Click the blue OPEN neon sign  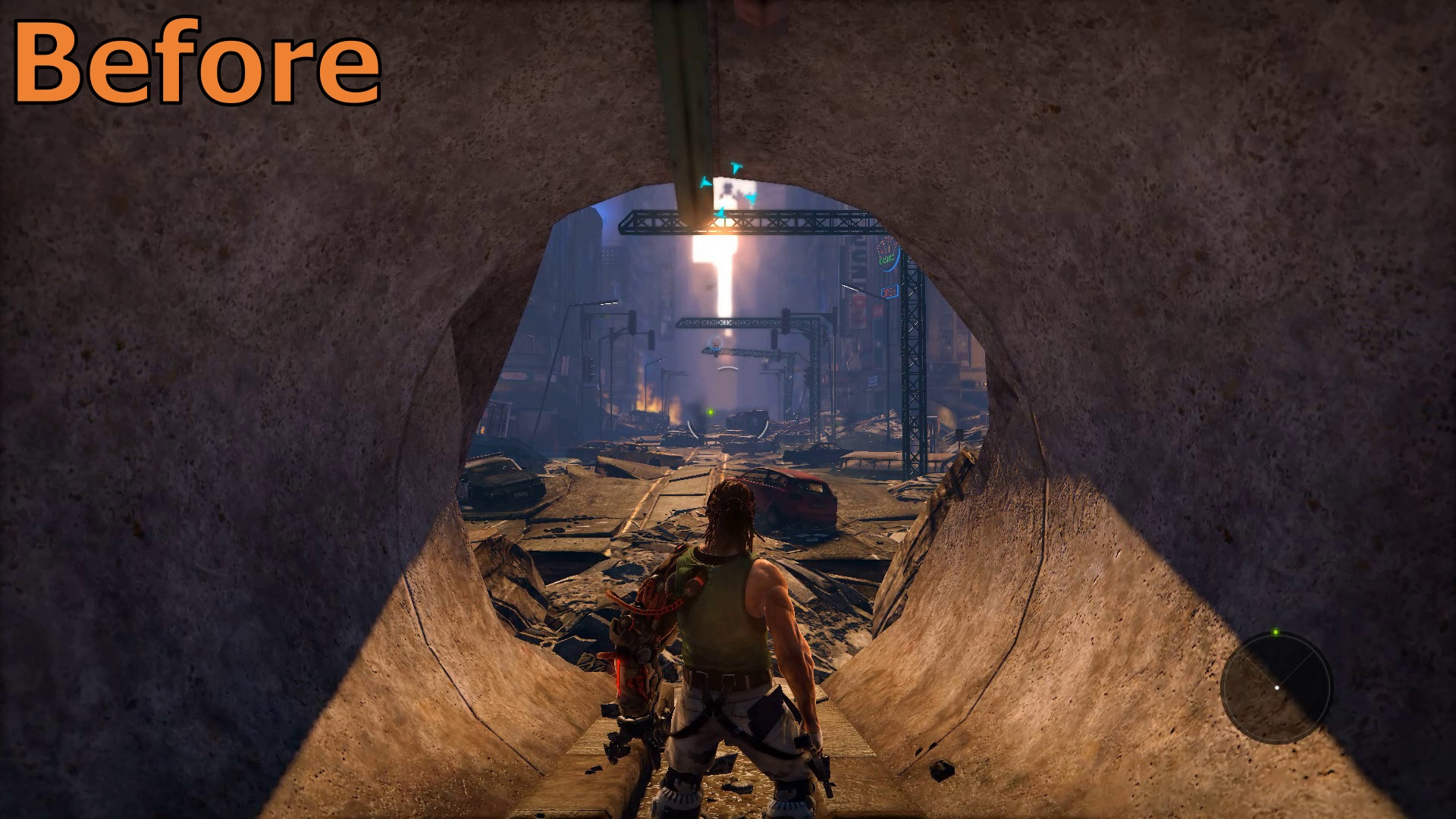coord(890,290)
